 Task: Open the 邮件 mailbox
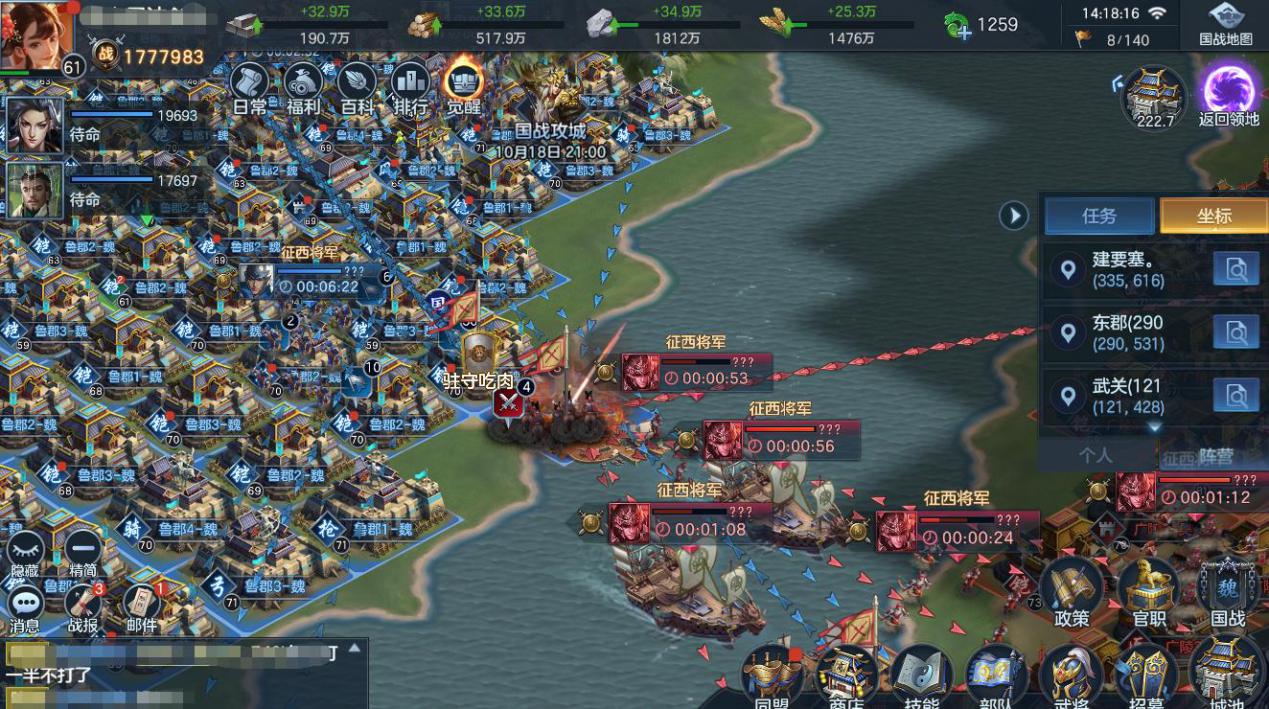coord(142,607)
